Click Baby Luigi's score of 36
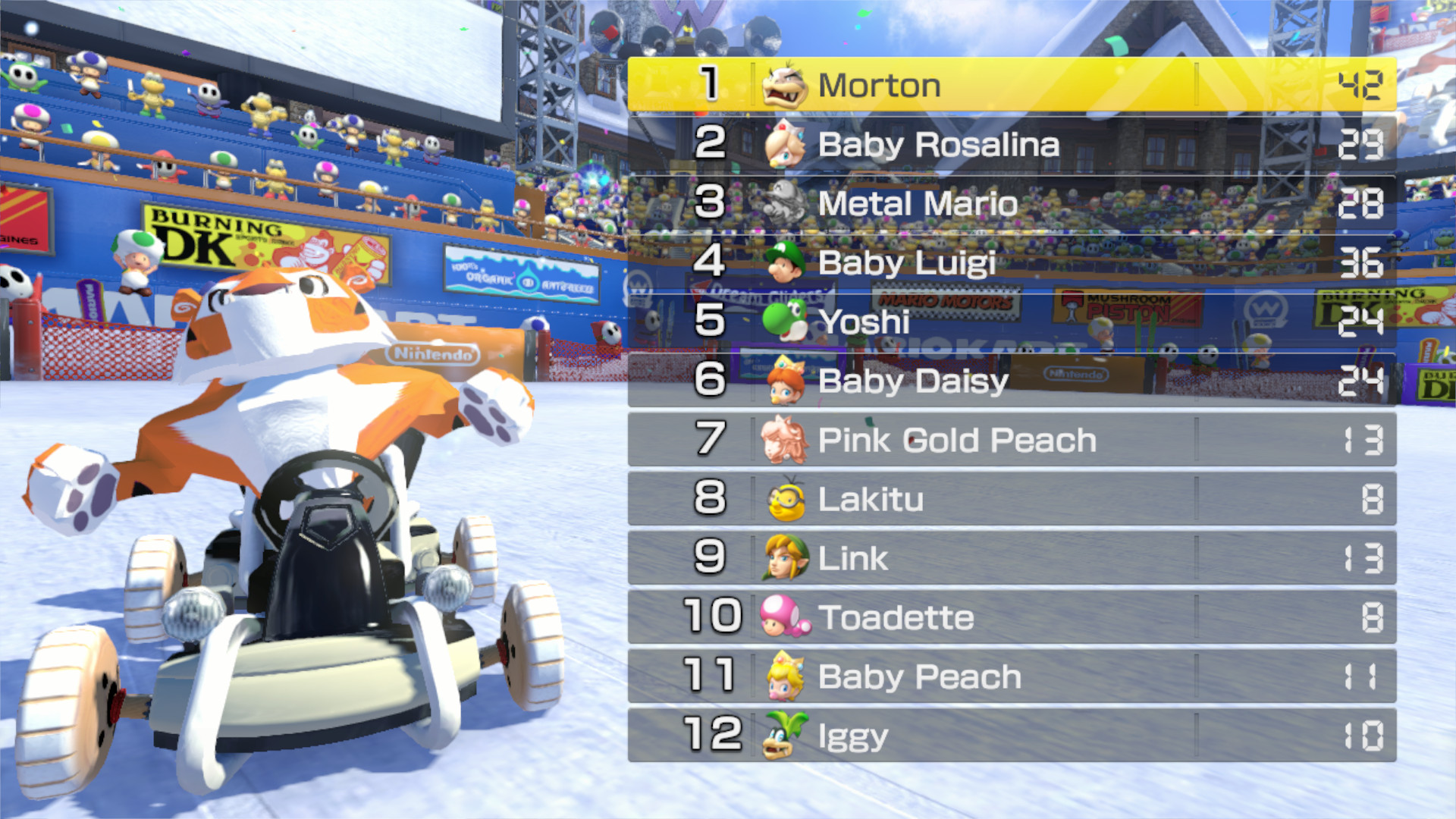This screenshot has width=1456, height=819. click(x=1363, y=262)
